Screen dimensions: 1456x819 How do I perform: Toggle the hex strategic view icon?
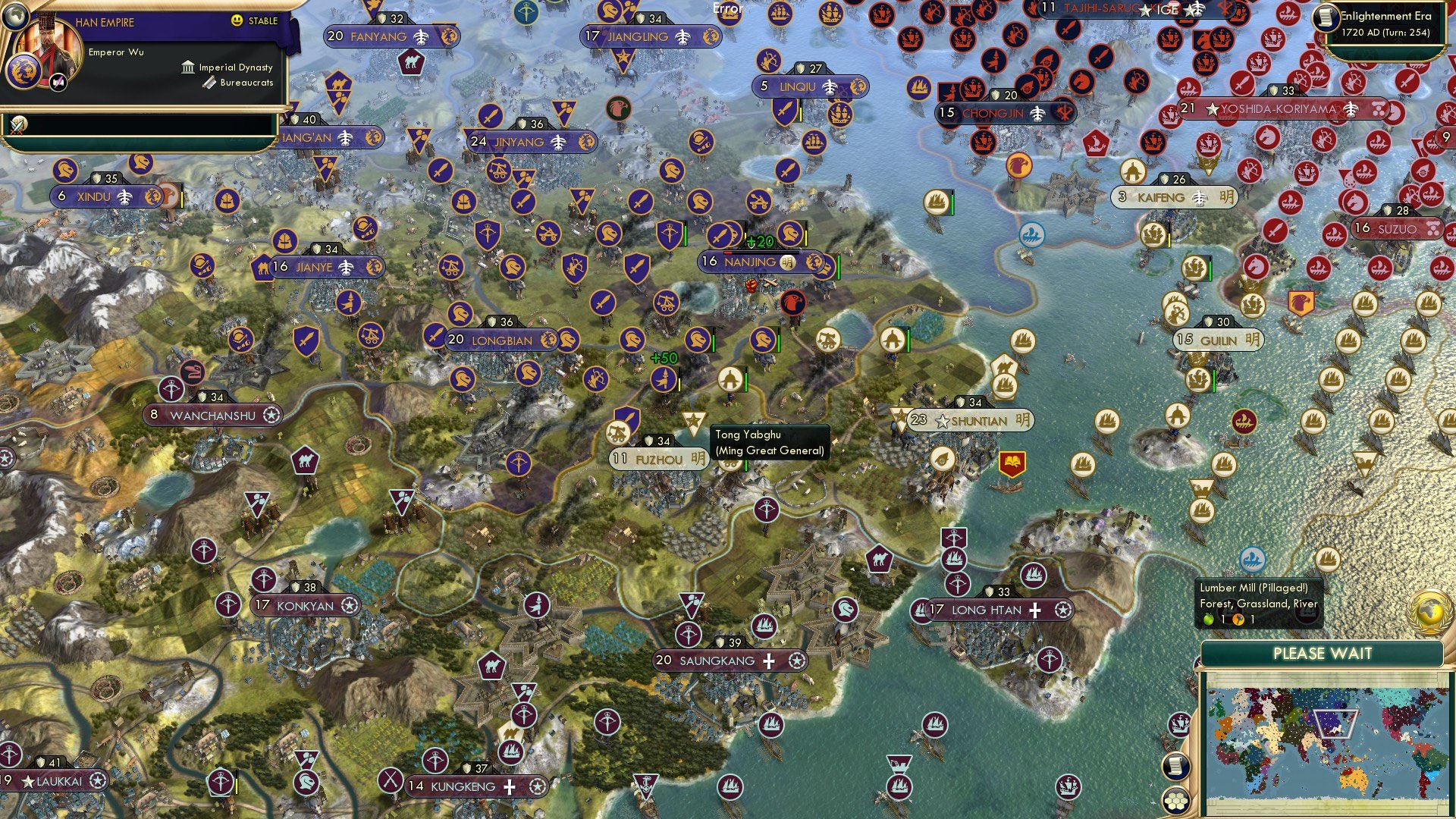(1176, 802)
